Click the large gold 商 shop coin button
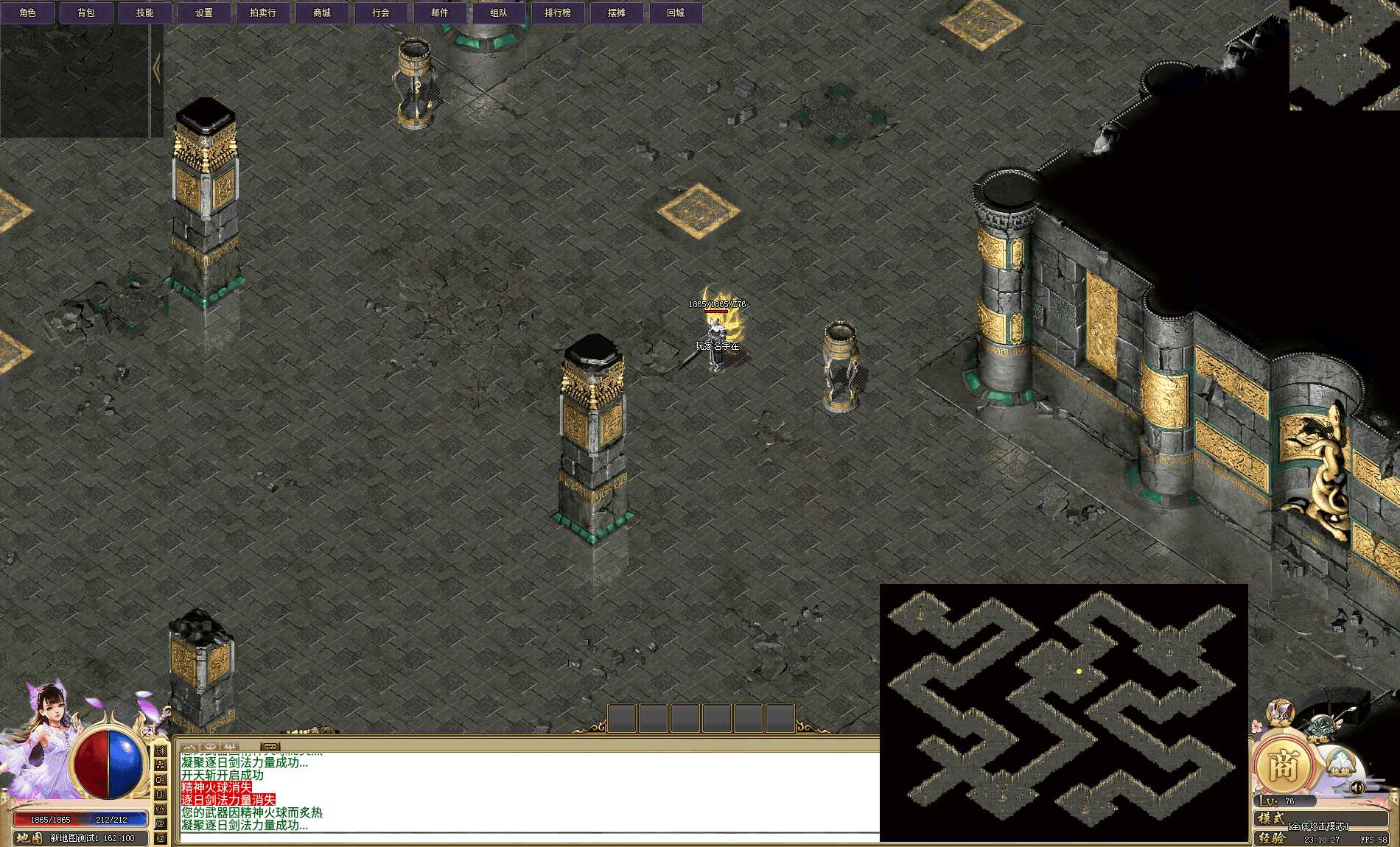Image resolution: width=1400 pixels, height=847 pixels. click(1284, 767)
